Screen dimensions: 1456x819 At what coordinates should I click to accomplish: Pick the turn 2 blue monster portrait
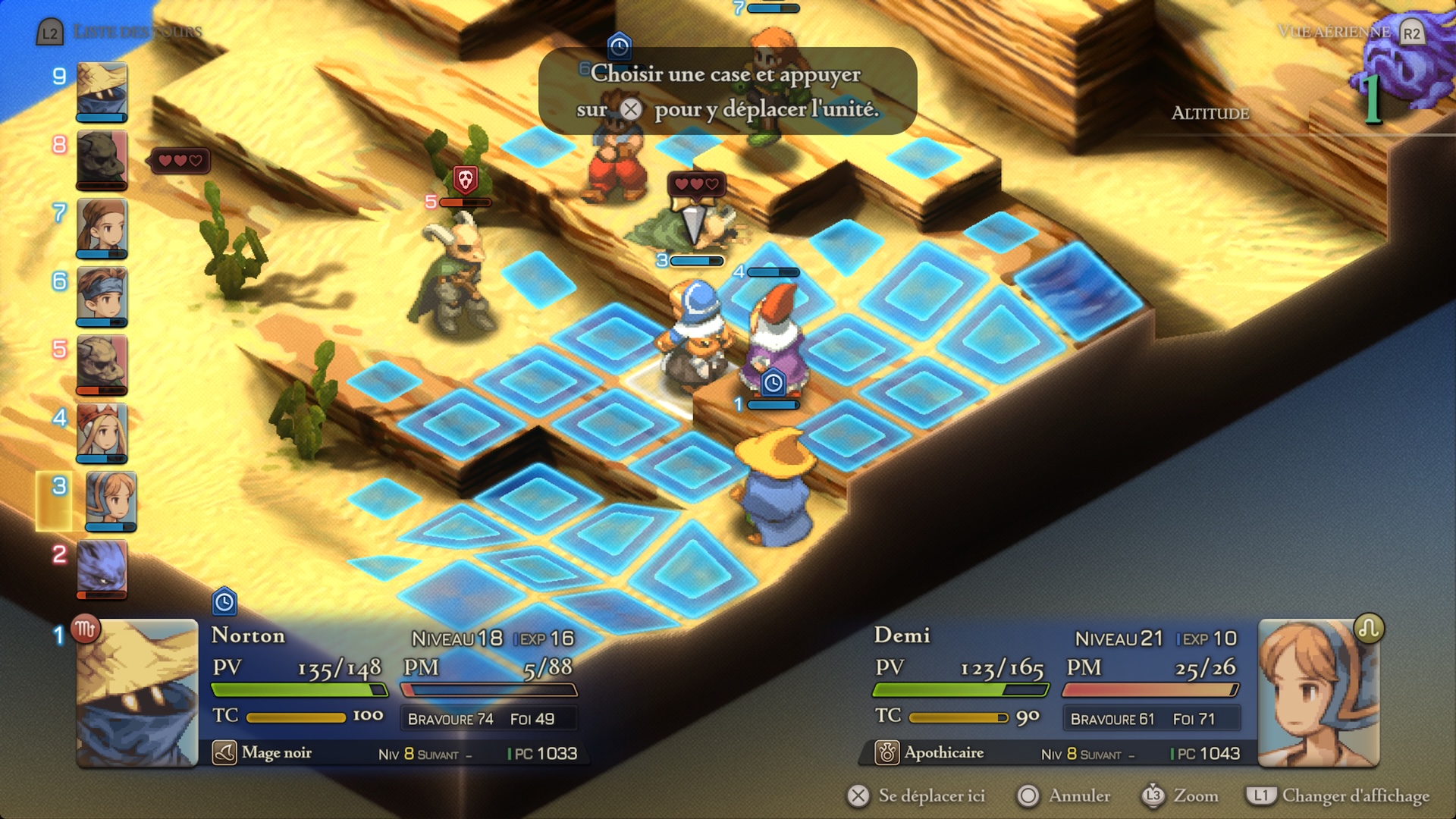tap(102, 569)
